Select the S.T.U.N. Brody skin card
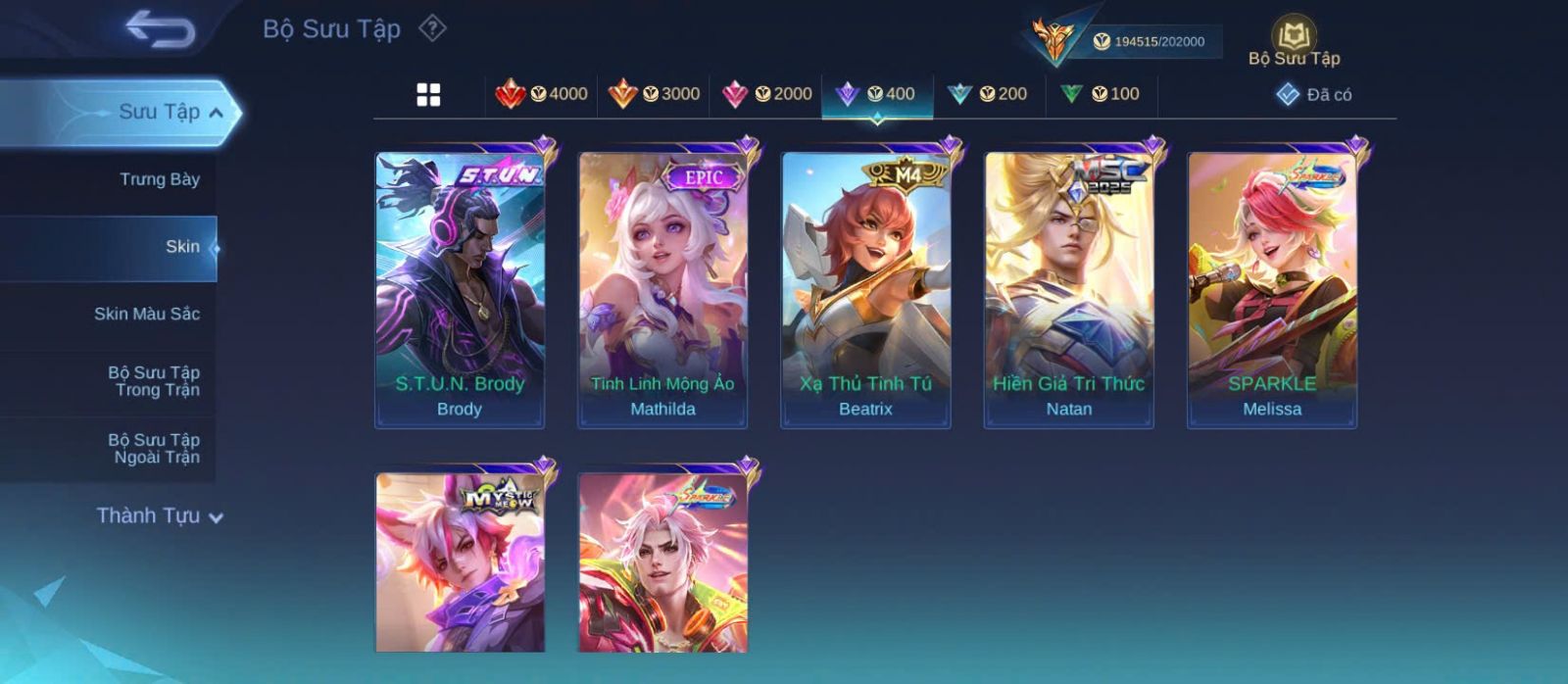The width and height of the screenshot is (1568, 684). point(460,289)
